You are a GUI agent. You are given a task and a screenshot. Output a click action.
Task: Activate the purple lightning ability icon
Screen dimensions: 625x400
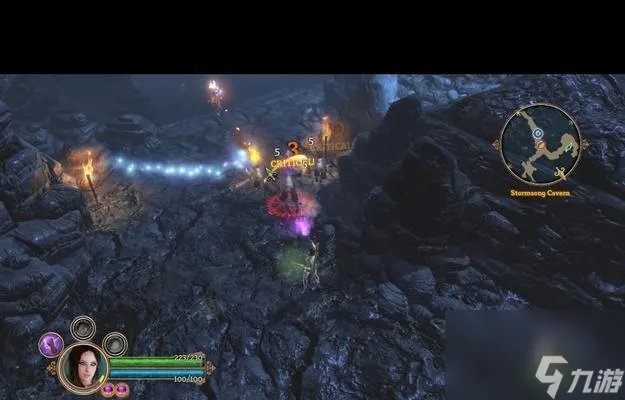click(50, 345)
